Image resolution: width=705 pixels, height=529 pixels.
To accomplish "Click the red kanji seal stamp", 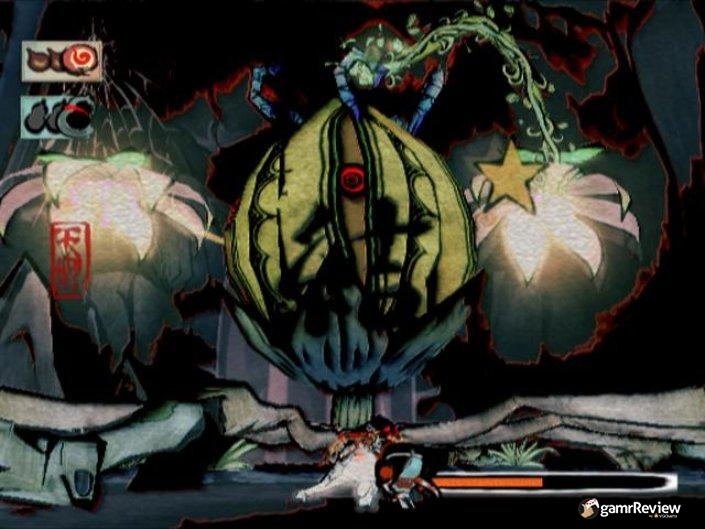I will (70, 260).
